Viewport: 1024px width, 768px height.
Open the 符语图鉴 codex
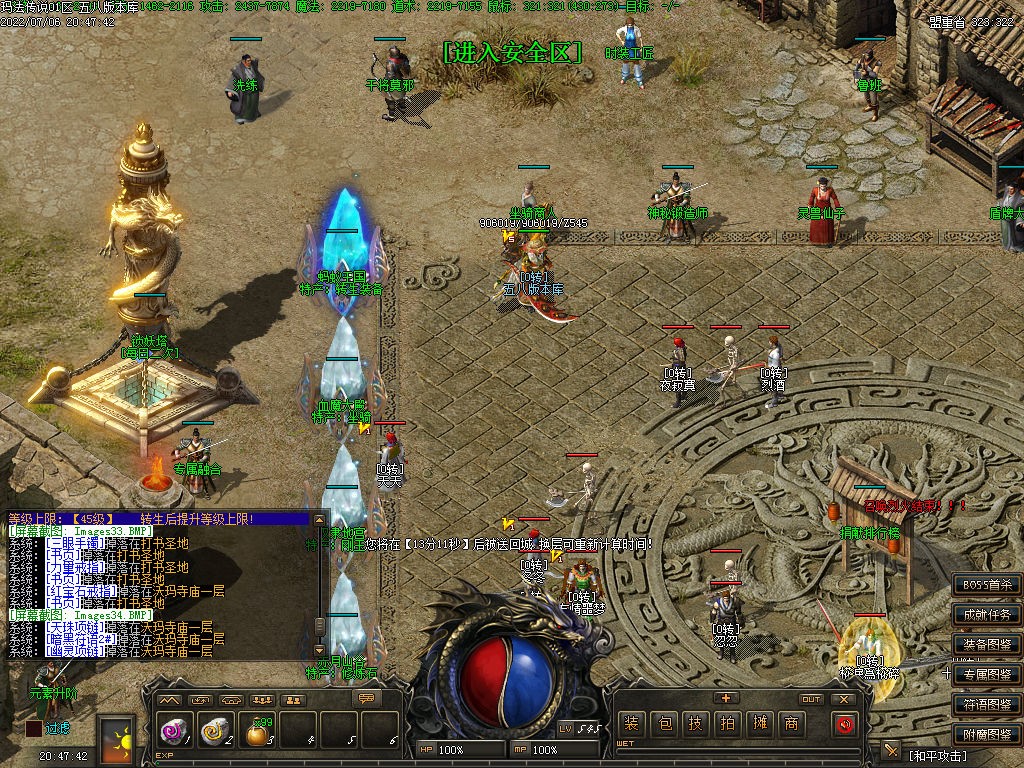986,705
